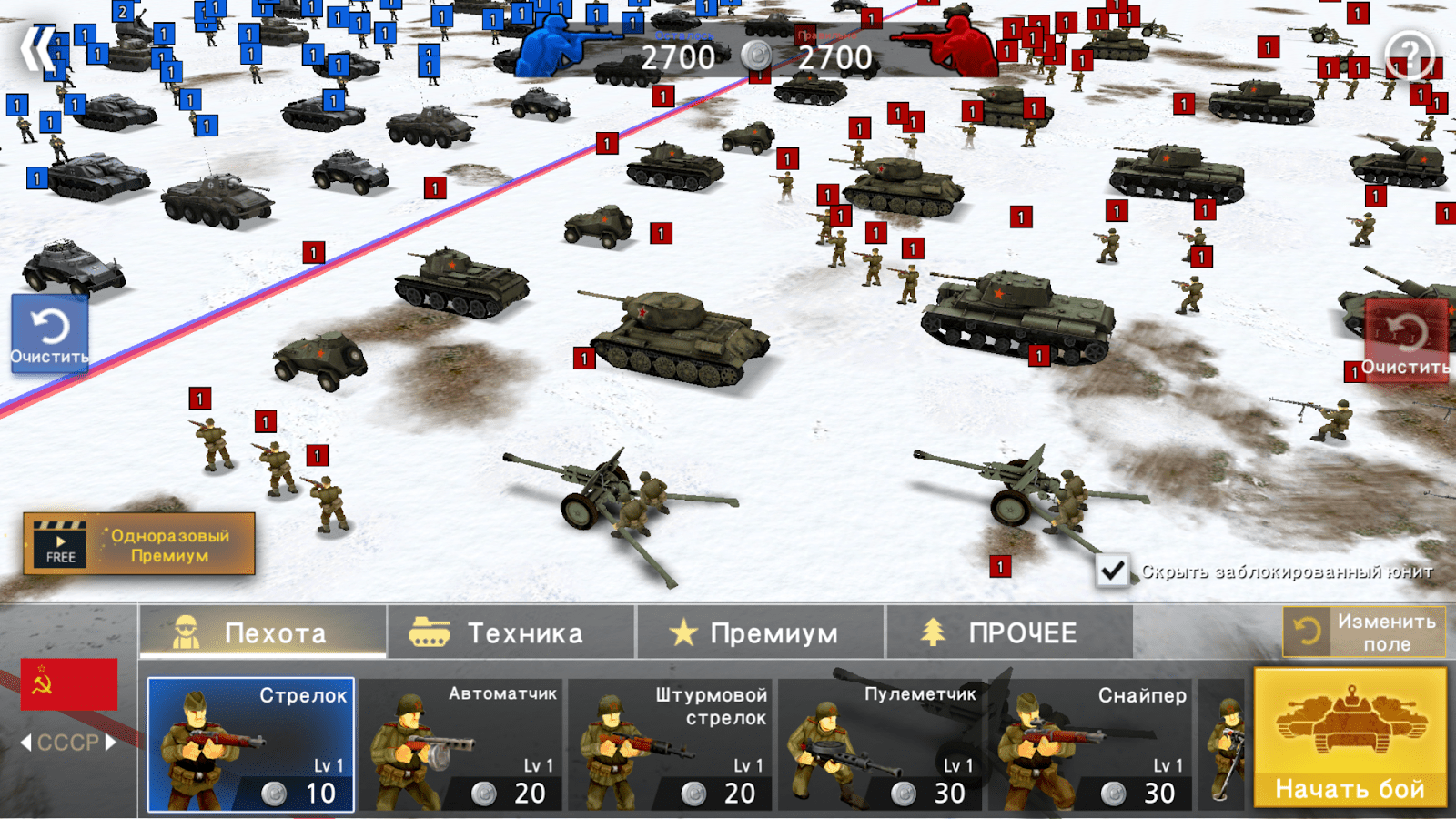The width and height of the screenshot is (1456, 819).
Task: Switch to the ПРОЧЕЕ tab
Action: point(1010,632)
